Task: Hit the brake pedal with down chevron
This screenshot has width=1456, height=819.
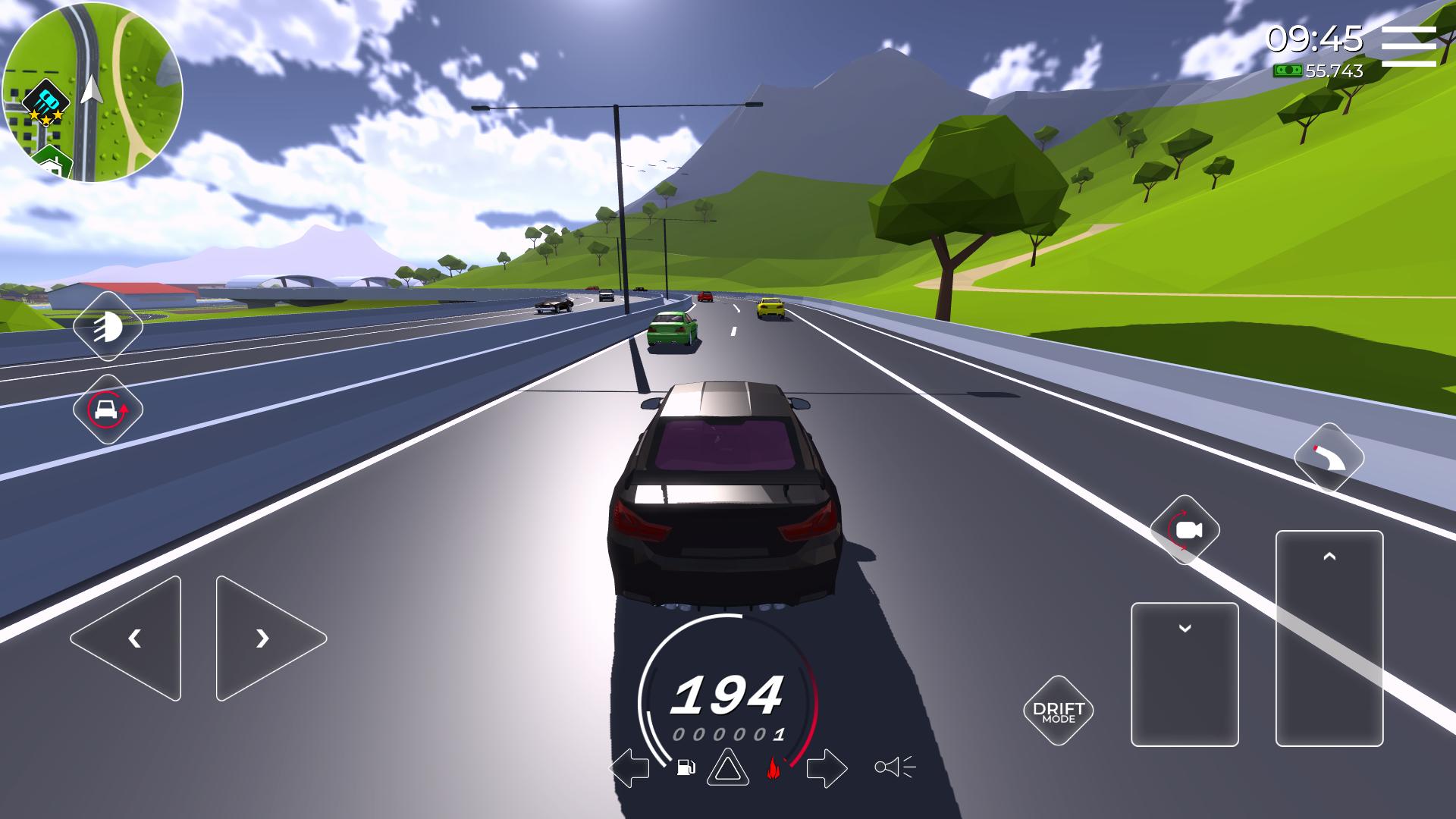Action: (x=1185, y=673)
